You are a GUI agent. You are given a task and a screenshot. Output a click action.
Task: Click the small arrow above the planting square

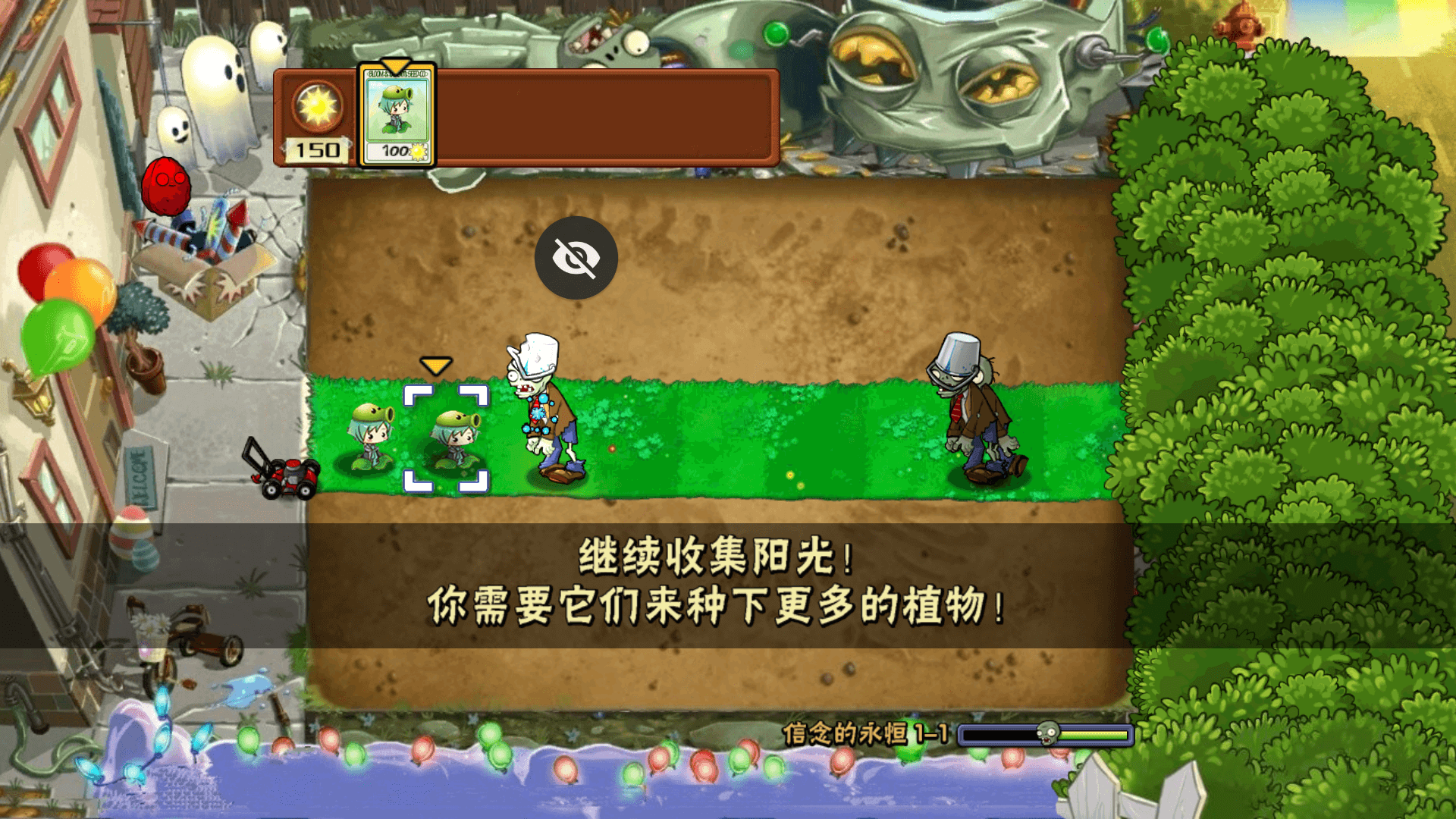coord(435,366)
